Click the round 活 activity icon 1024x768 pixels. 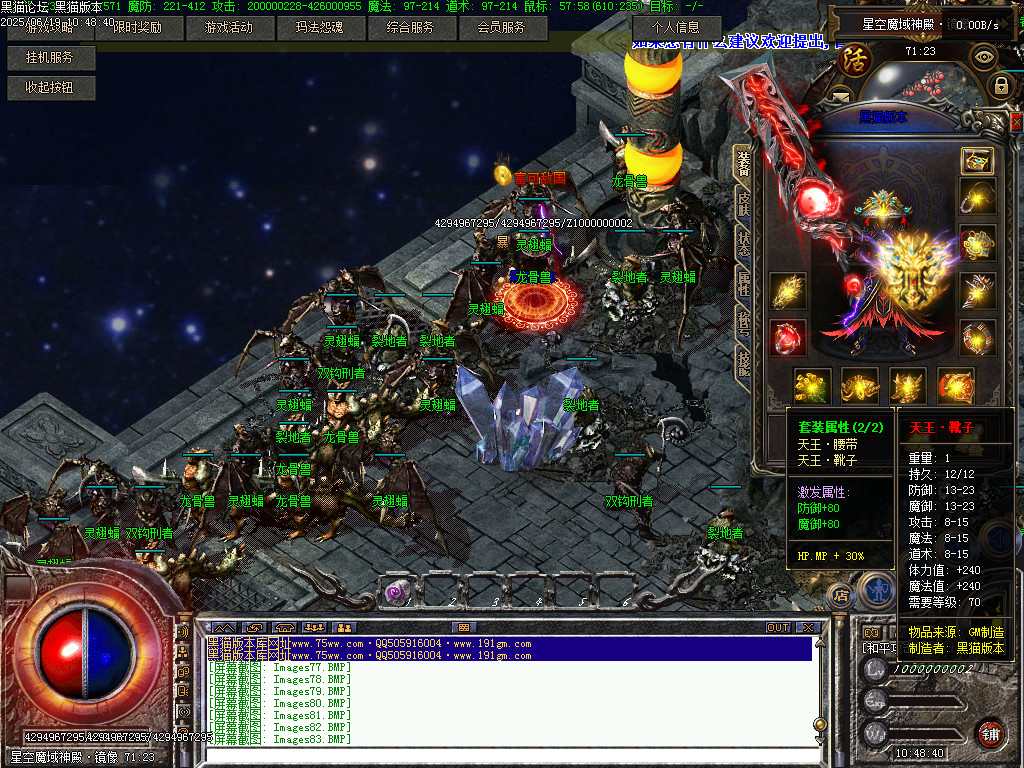tap(855, 59)
